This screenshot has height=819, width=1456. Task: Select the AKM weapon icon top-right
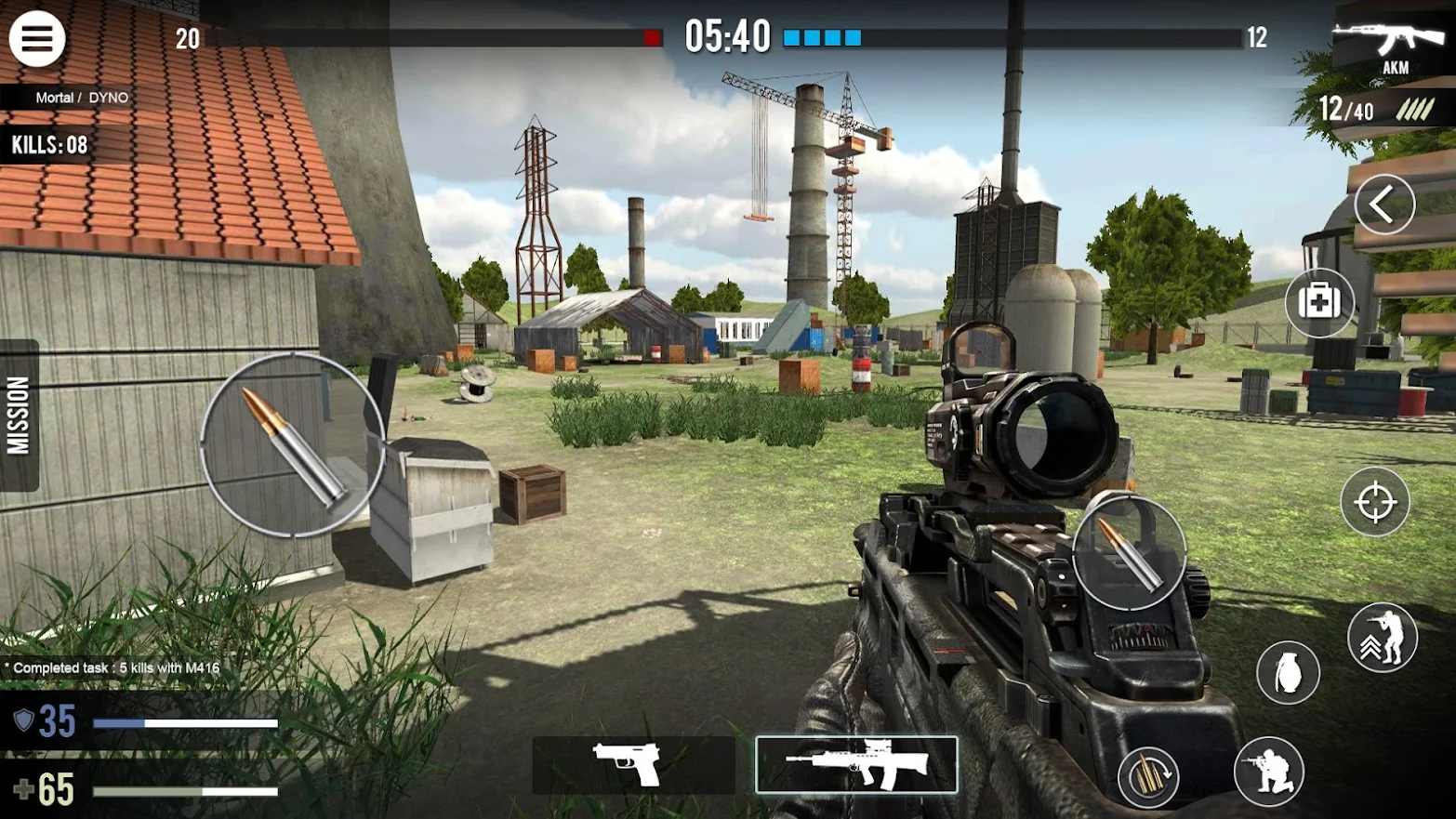pos(1389,42)
